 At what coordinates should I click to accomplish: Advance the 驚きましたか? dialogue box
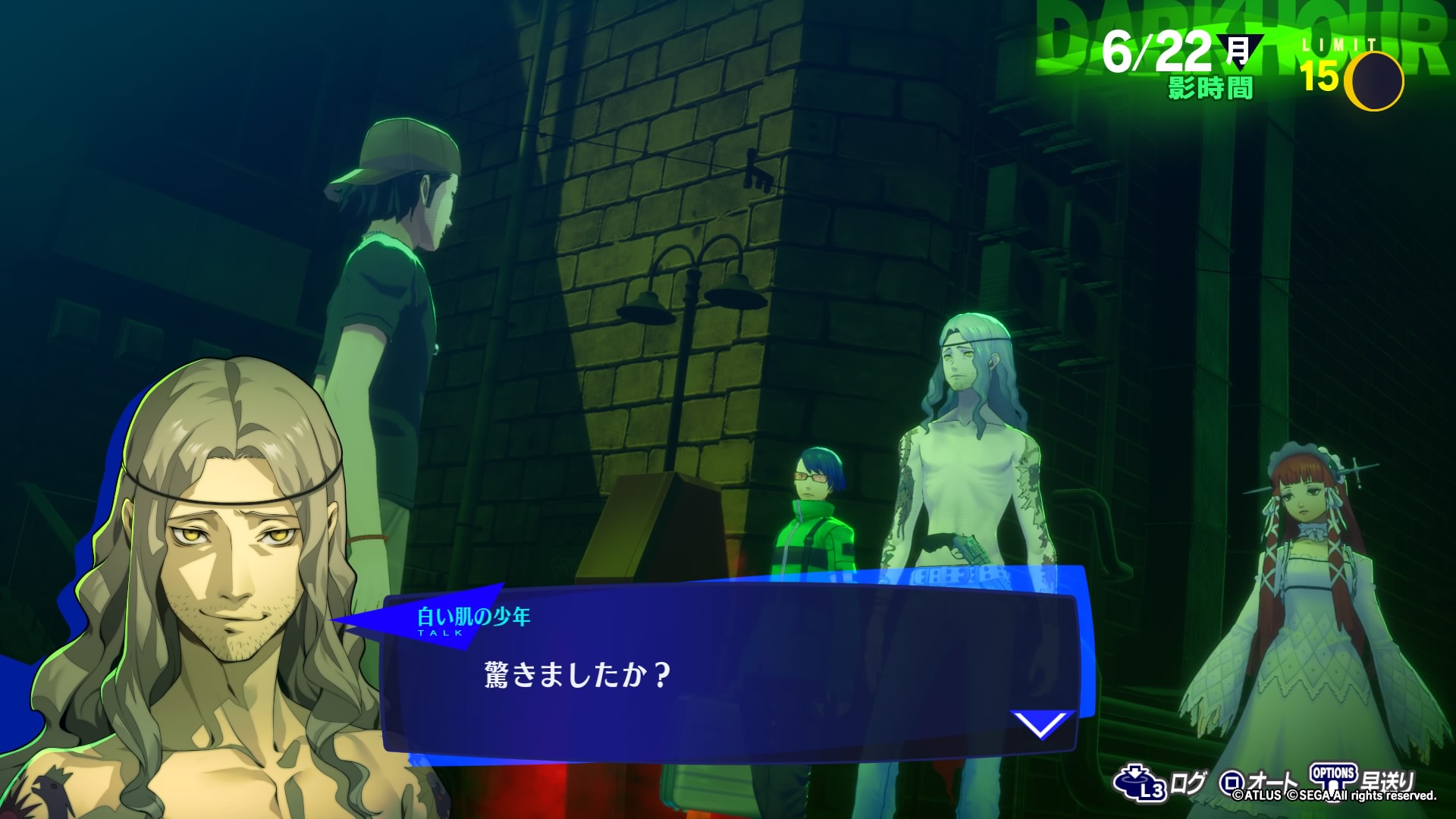(728, 675)
